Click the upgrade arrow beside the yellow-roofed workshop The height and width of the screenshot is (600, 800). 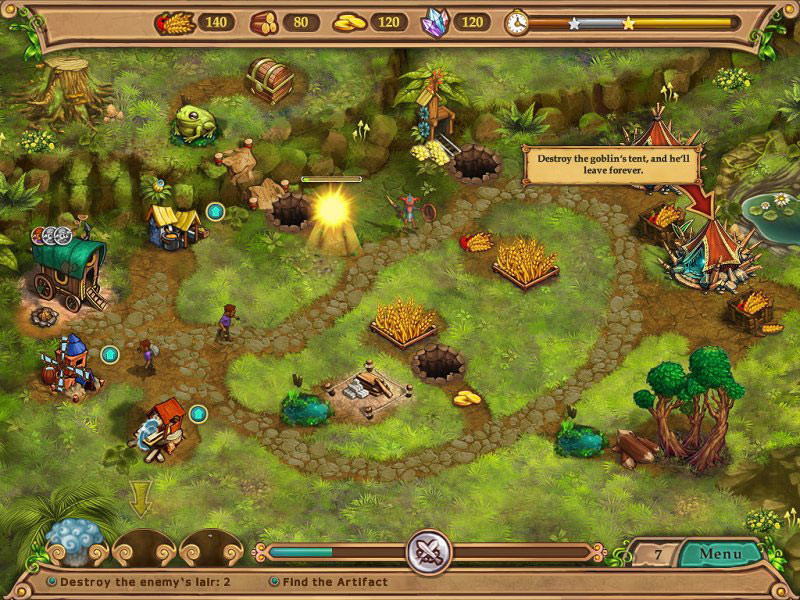(x=214, y=211)
